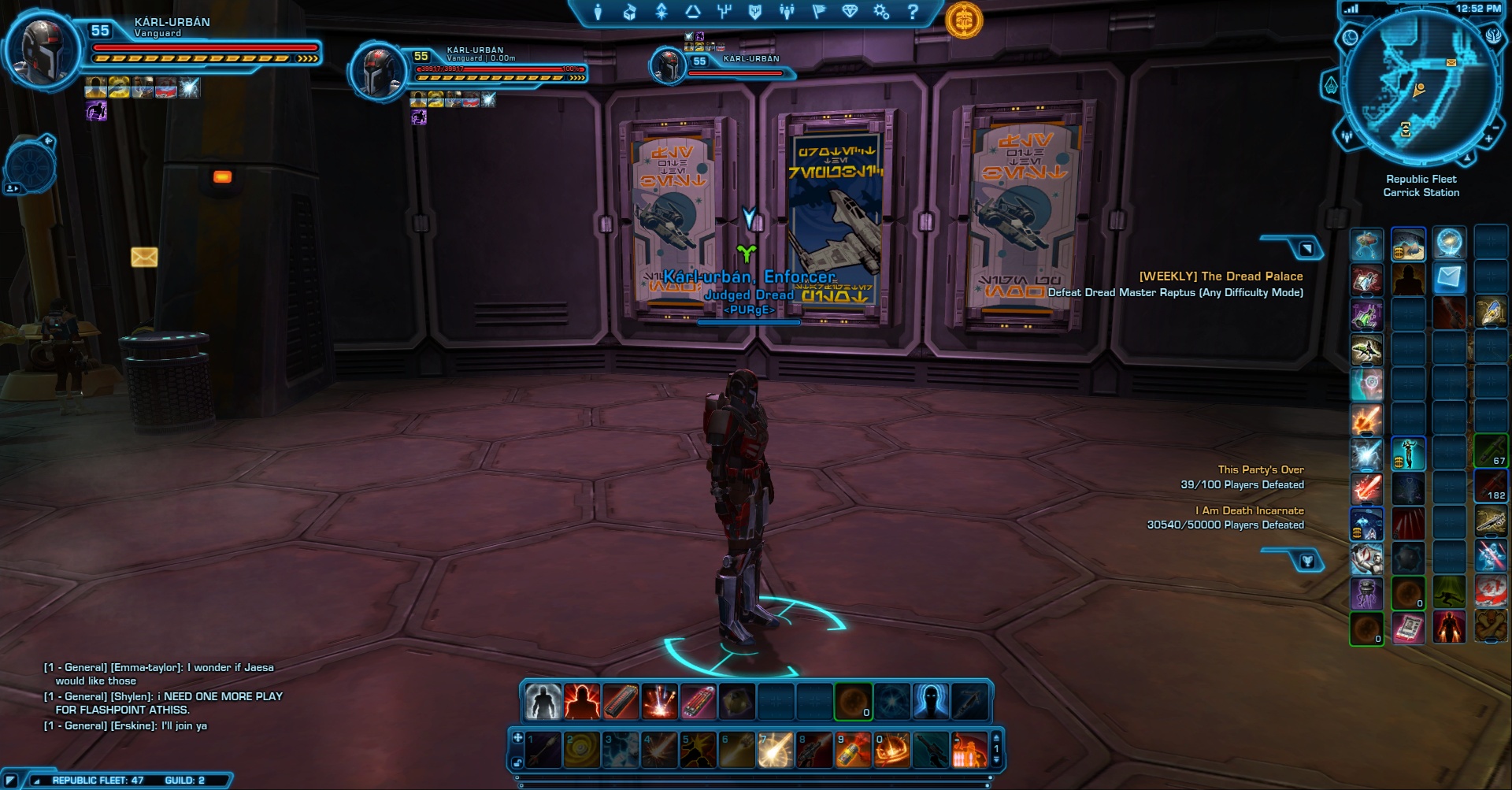
Task: Collapse the mission tracker with its blue arrow
Action: tap(1306, 248)
